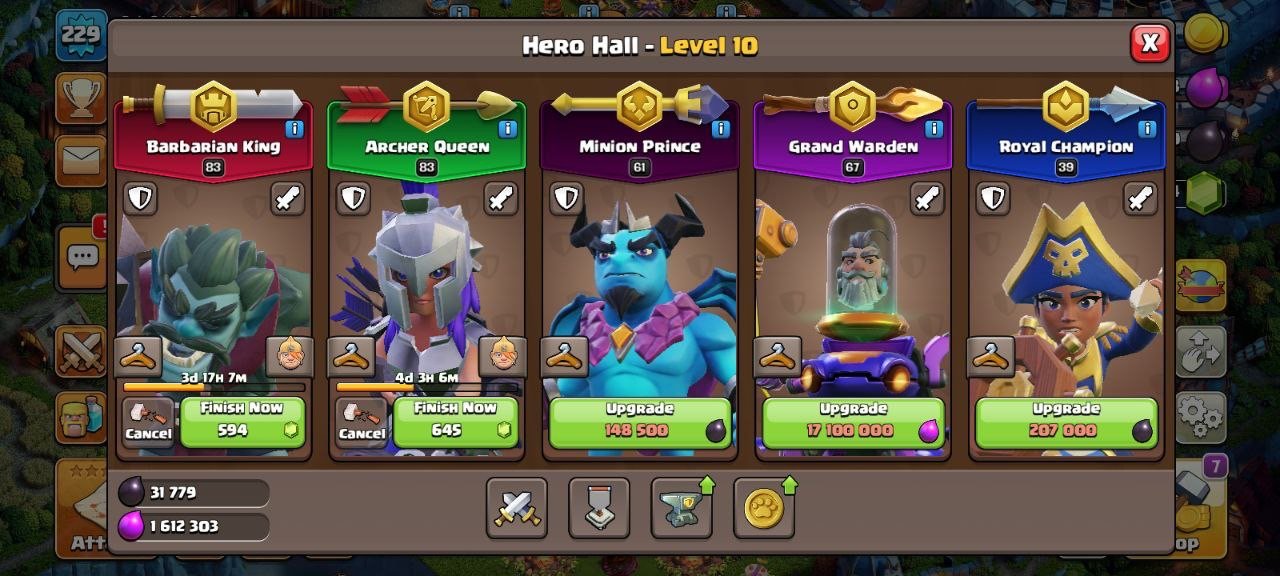Select Grand Warden sword mode icon

(927, 198)
